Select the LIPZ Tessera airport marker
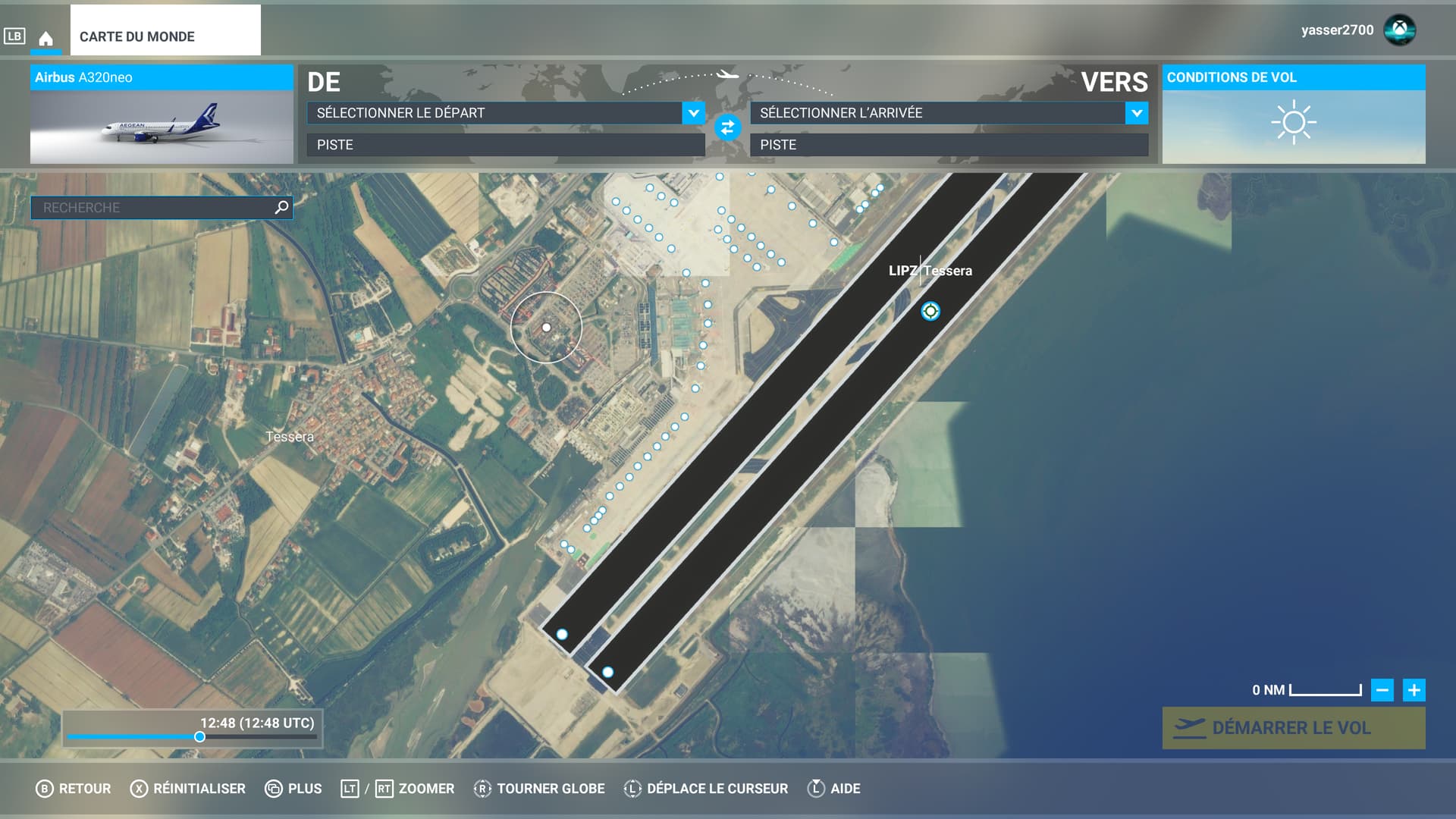This screenshot has height=819, width=1456. click(930, 310)
